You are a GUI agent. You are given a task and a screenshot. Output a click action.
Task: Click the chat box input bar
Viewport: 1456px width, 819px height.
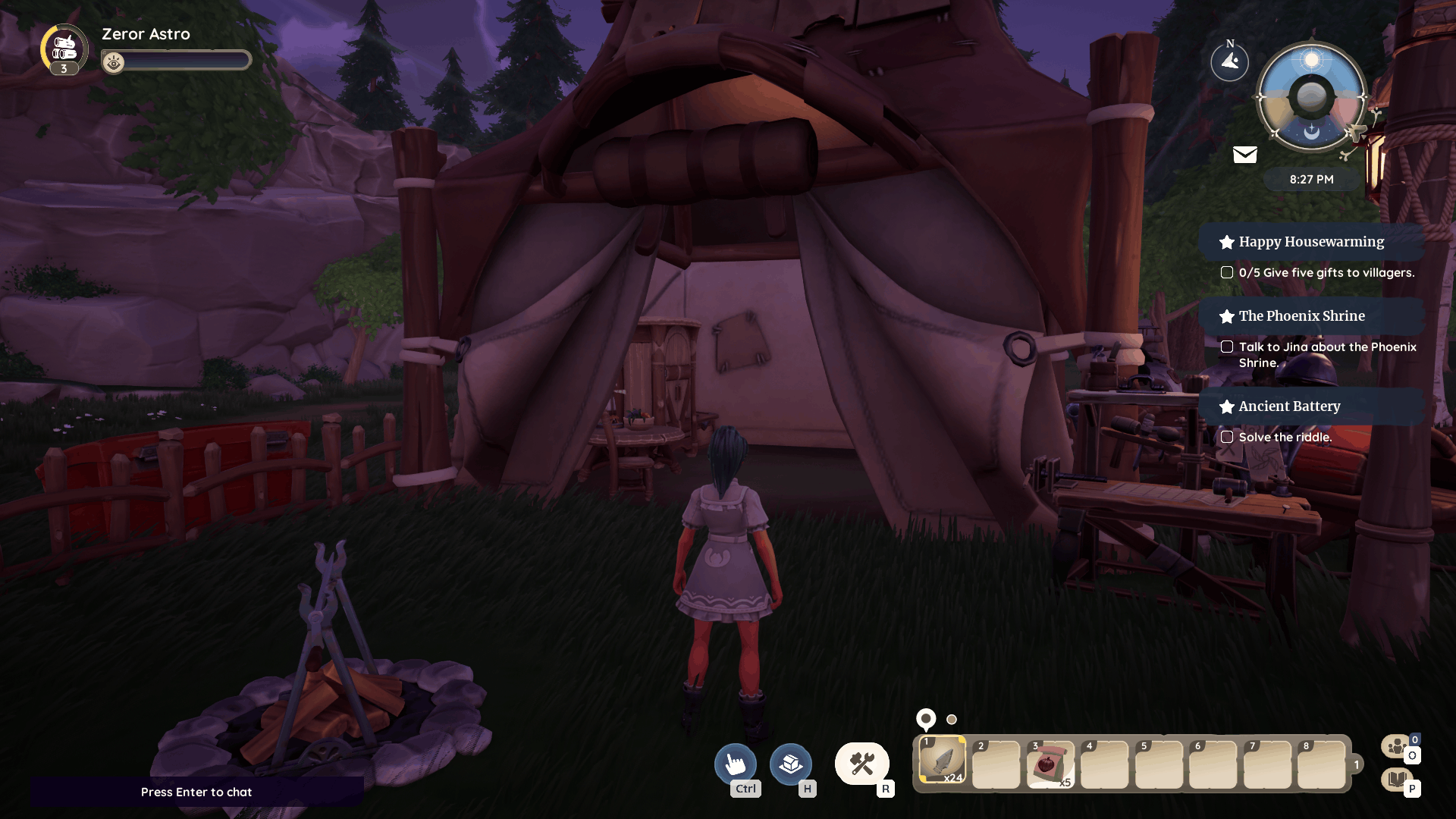(x=196, y=792)
